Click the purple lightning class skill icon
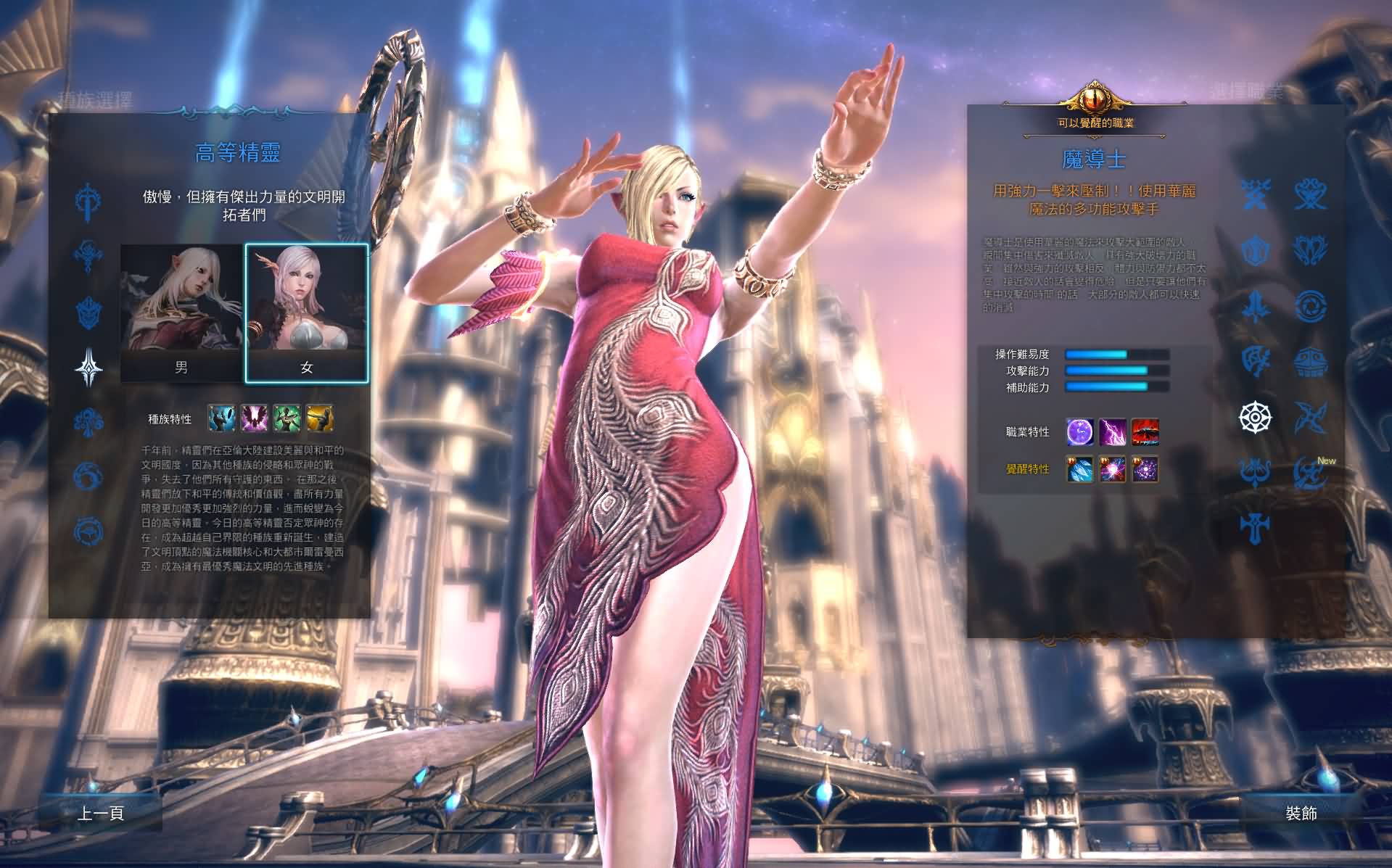Image resolution: width=1392 pixels, height=868 pixels. click(x=1113, y=431)
